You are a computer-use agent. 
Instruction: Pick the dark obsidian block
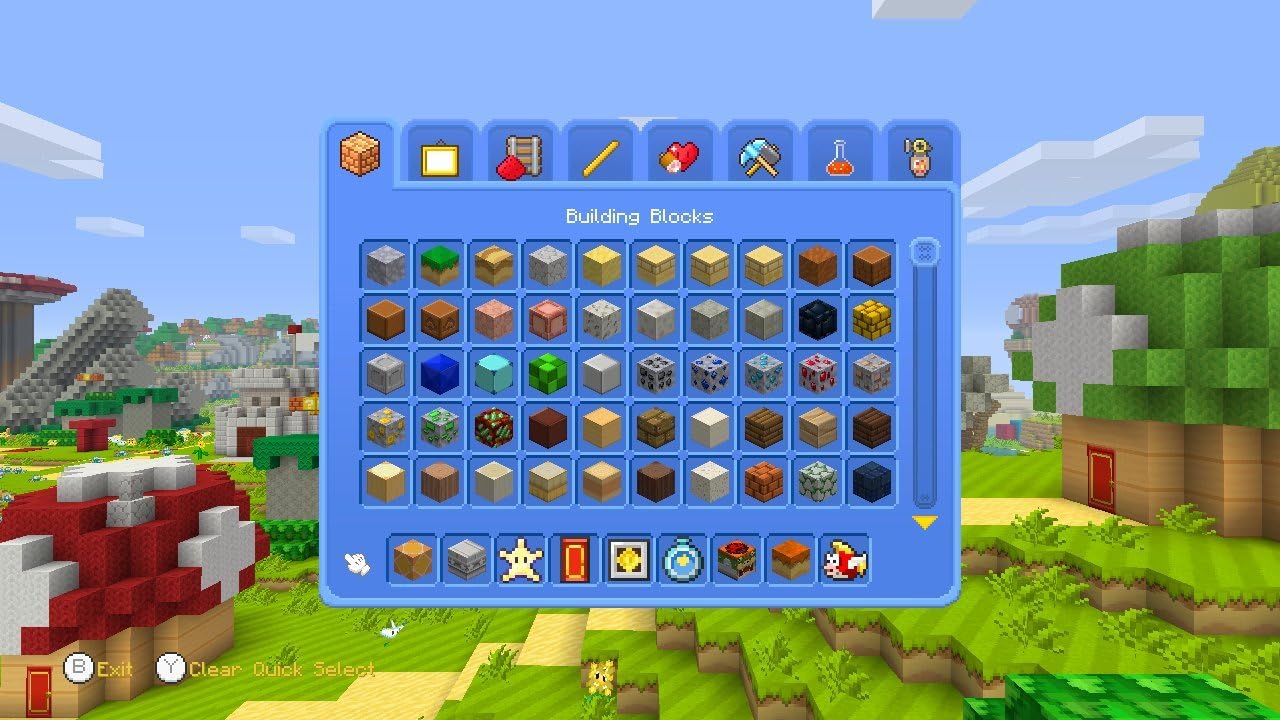(x=817, y=320)
